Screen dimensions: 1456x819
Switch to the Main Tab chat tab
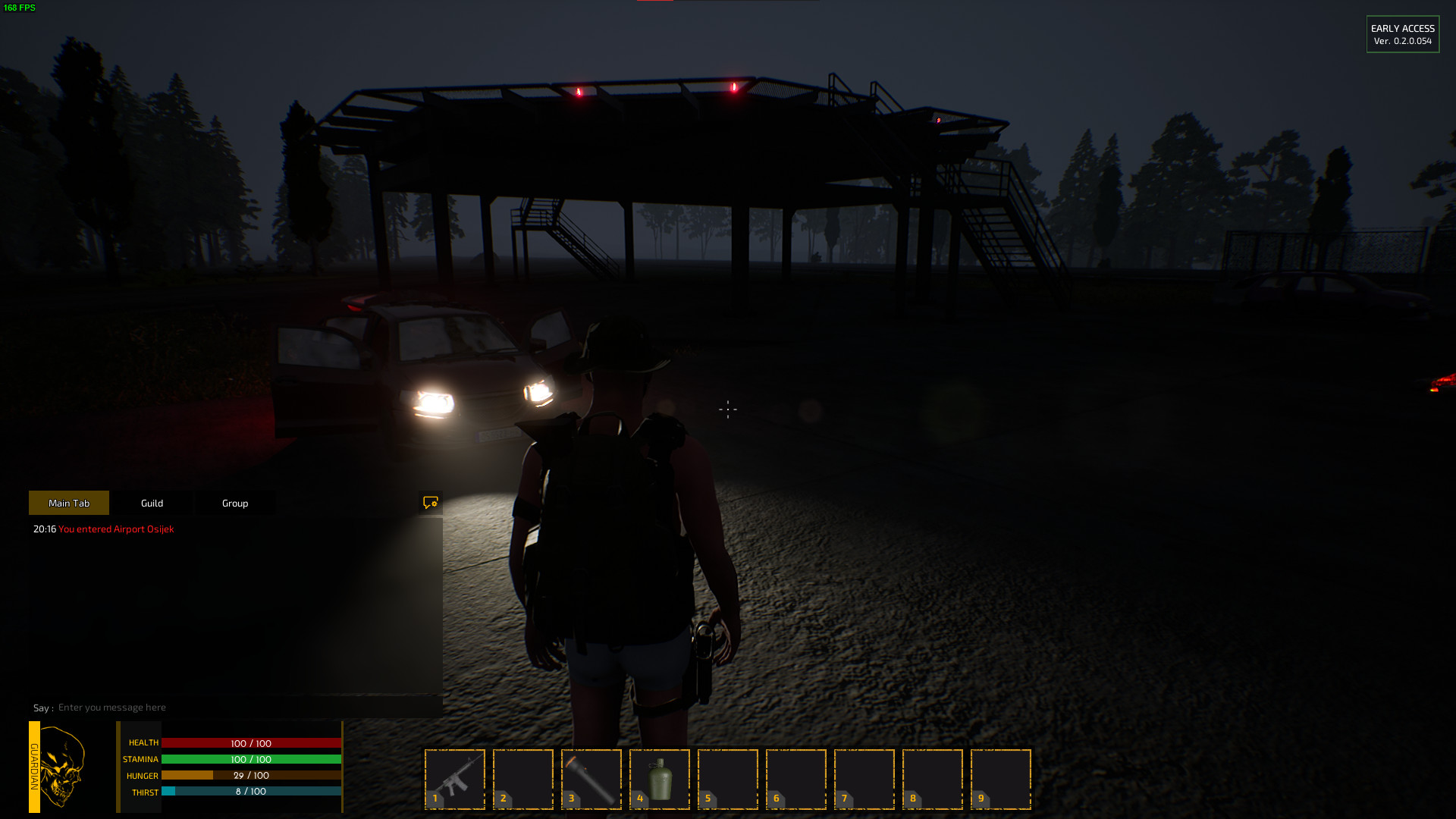point(69,503)
